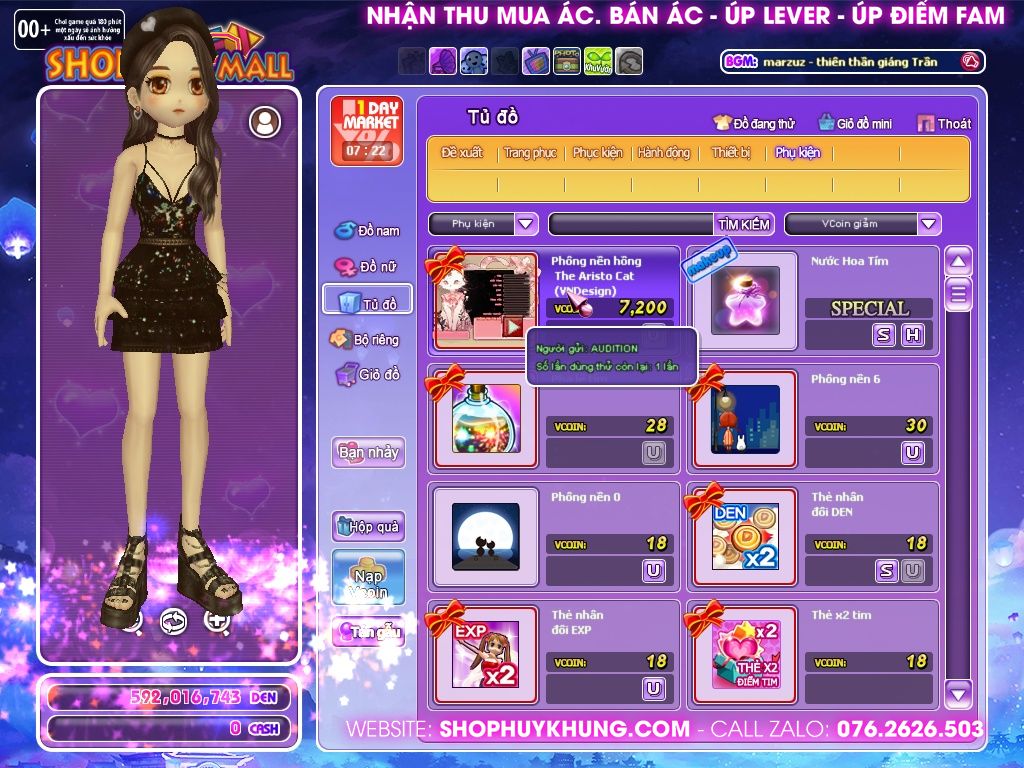Click the TÌM KIẾM search button
This screenshot has width=1024, height=768.
(743, 224)
